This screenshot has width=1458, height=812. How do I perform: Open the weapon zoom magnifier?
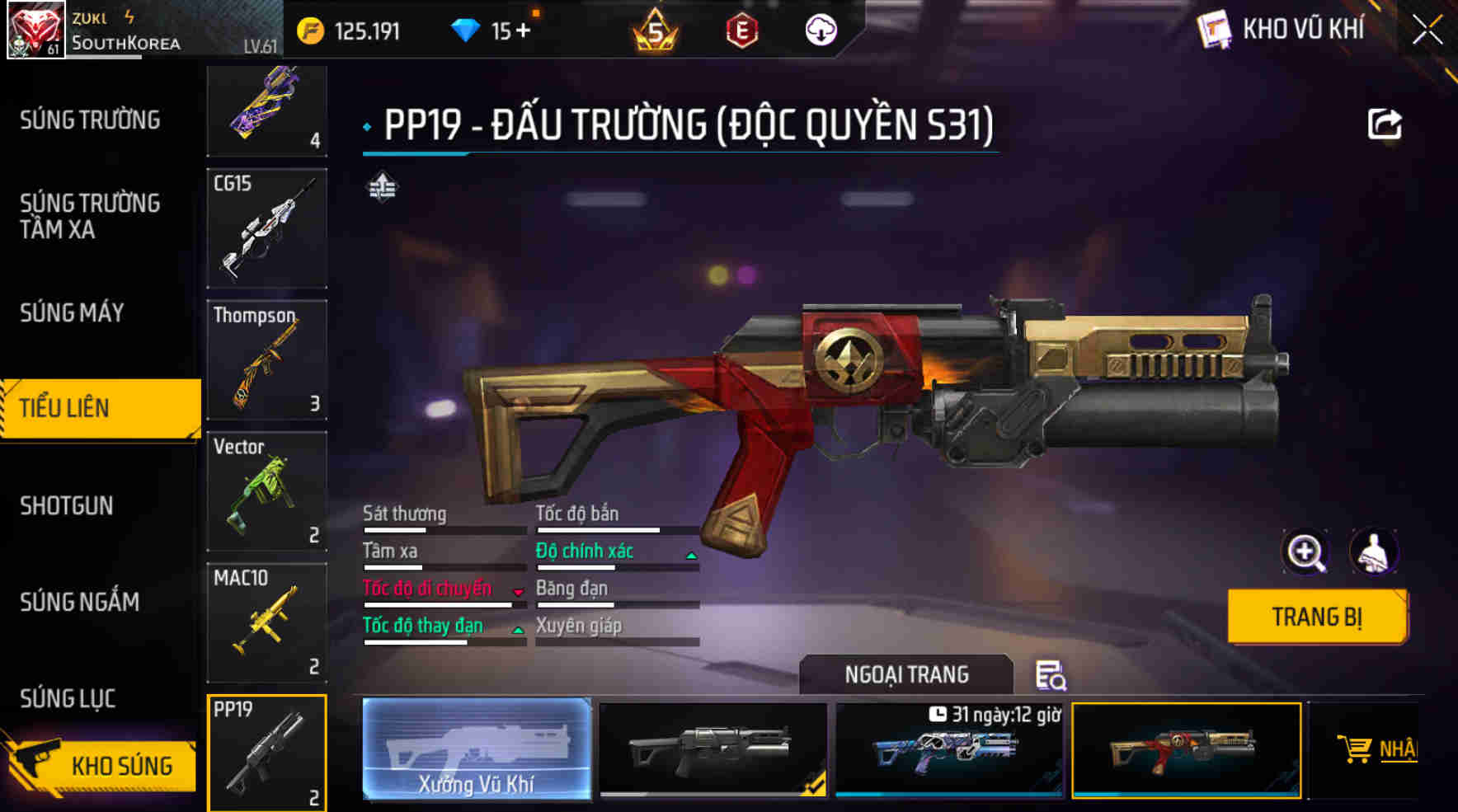(1305, 551)
